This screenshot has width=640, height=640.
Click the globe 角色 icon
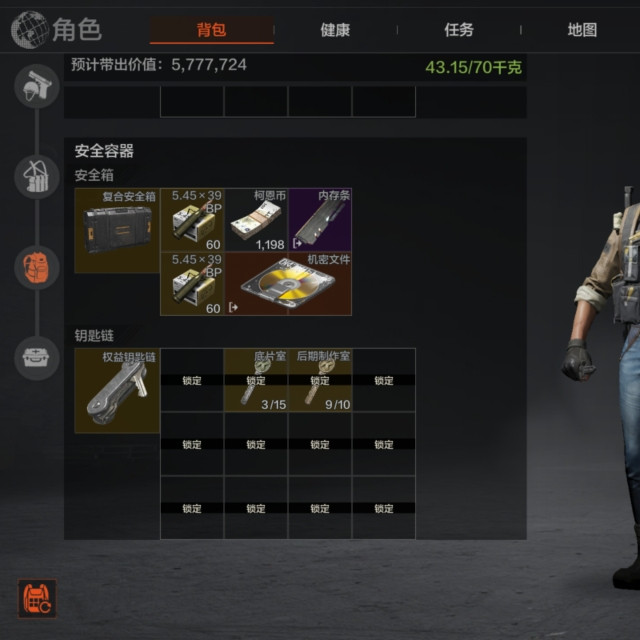click(x=30, y=30)
